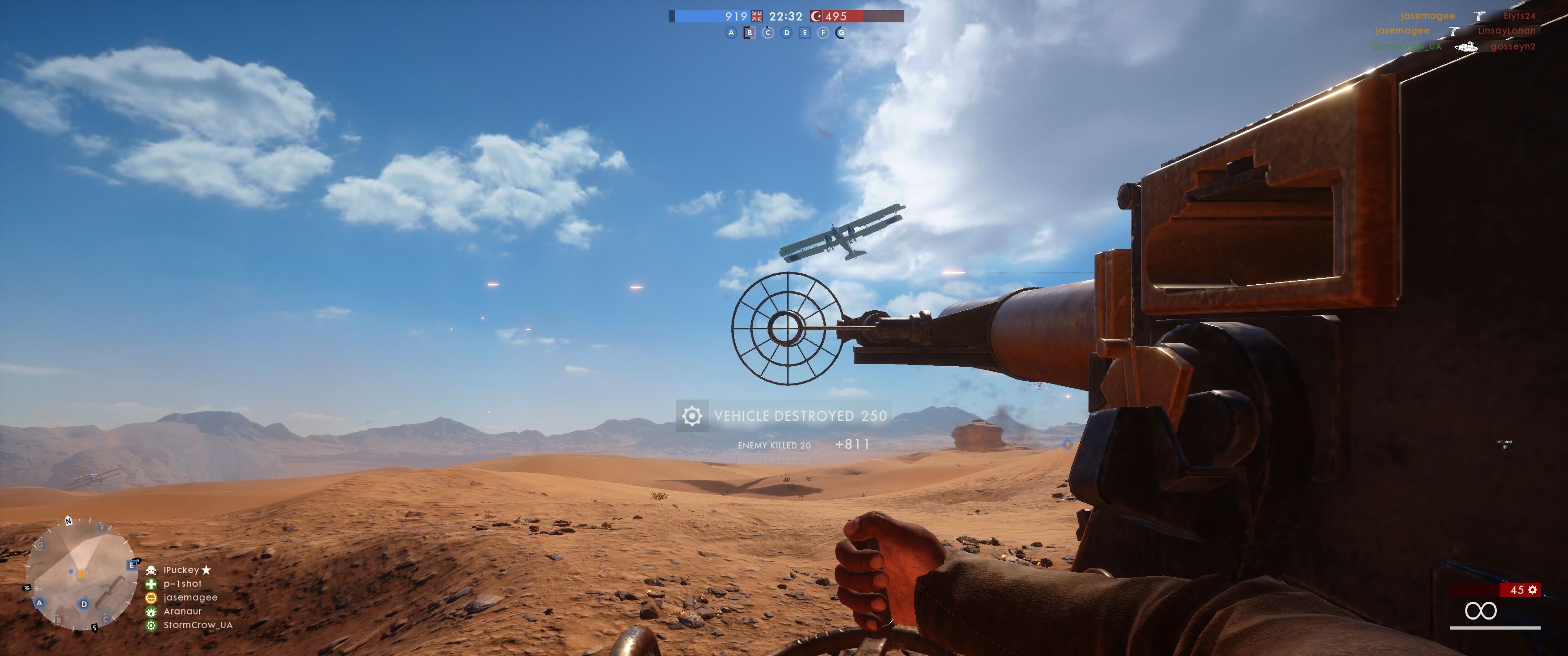Select square objective E in the top flag row

(805, 33)
